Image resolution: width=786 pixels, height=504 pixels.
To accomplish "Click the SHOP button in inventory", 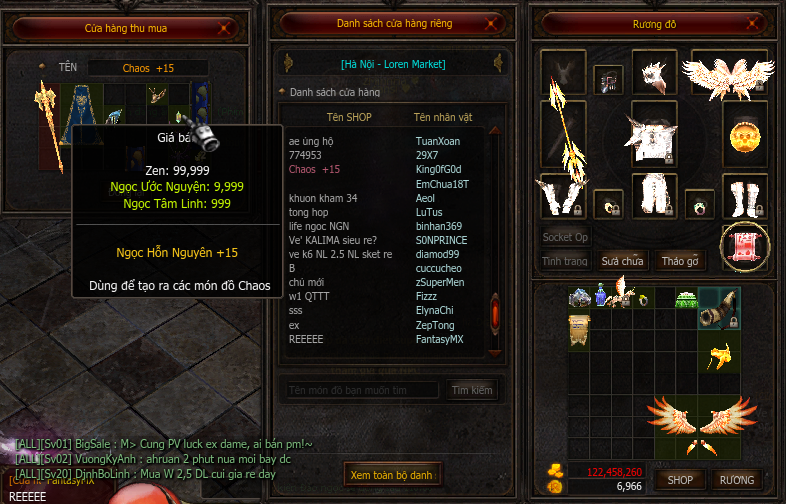I will click(x=680, y=480).
